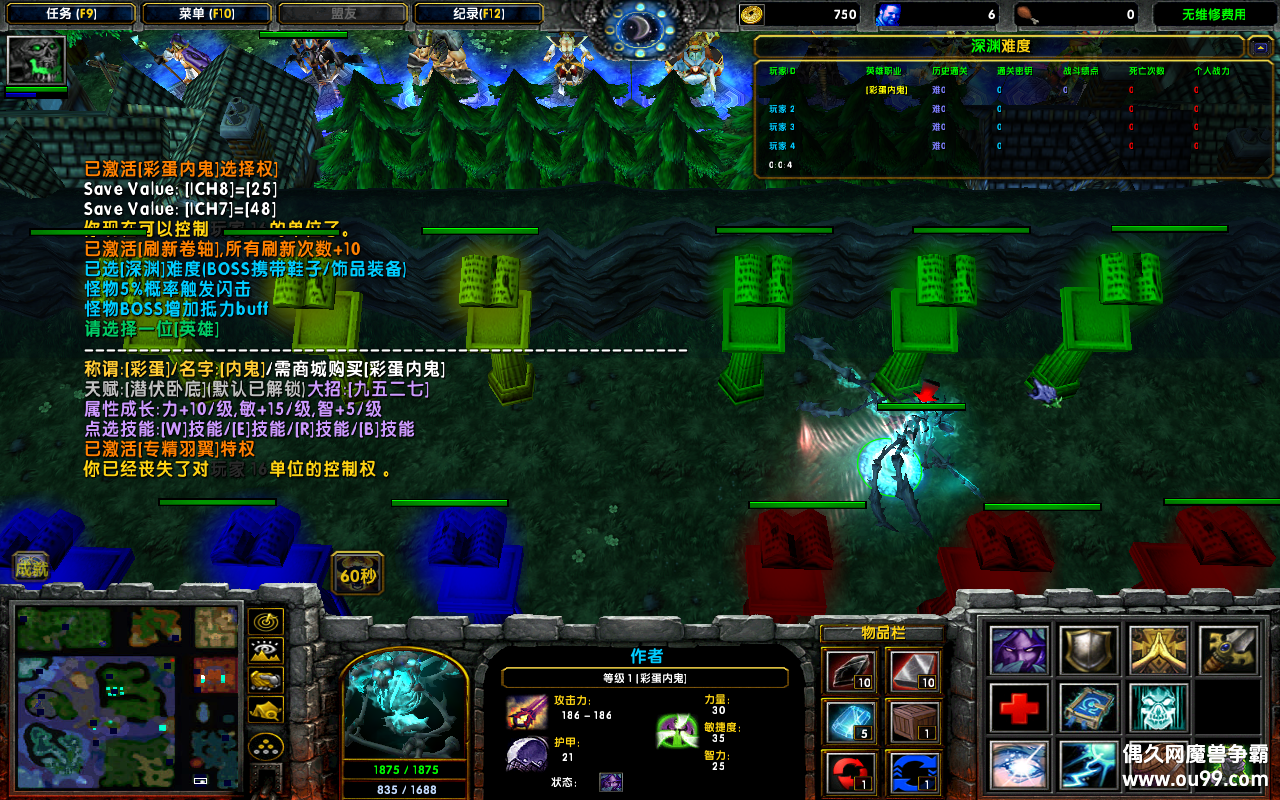
Task: Use the blue crystal inventory item
Action: (x=852, y=722)
